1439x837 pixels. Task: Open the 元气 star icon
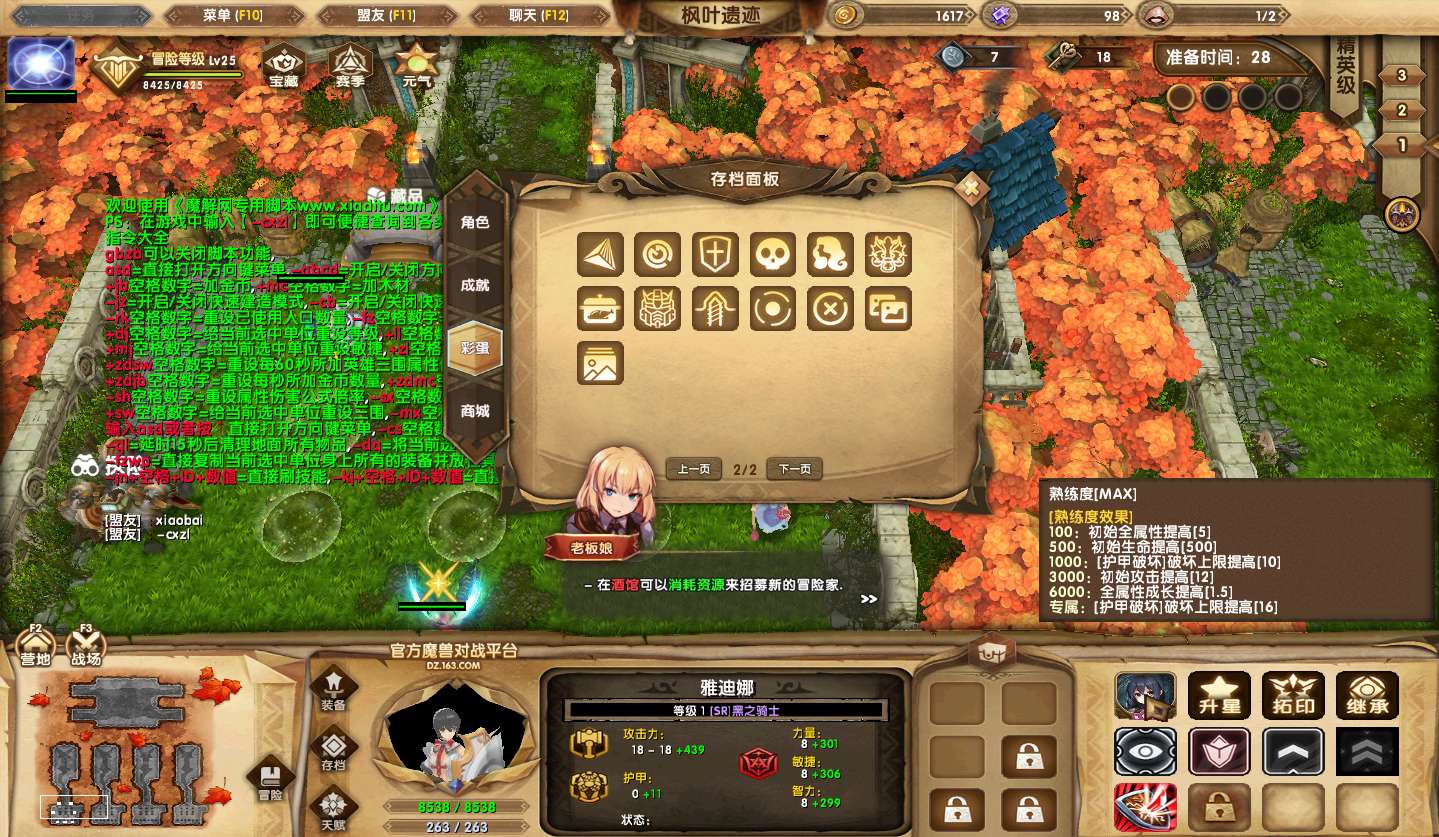click(415, 66)
